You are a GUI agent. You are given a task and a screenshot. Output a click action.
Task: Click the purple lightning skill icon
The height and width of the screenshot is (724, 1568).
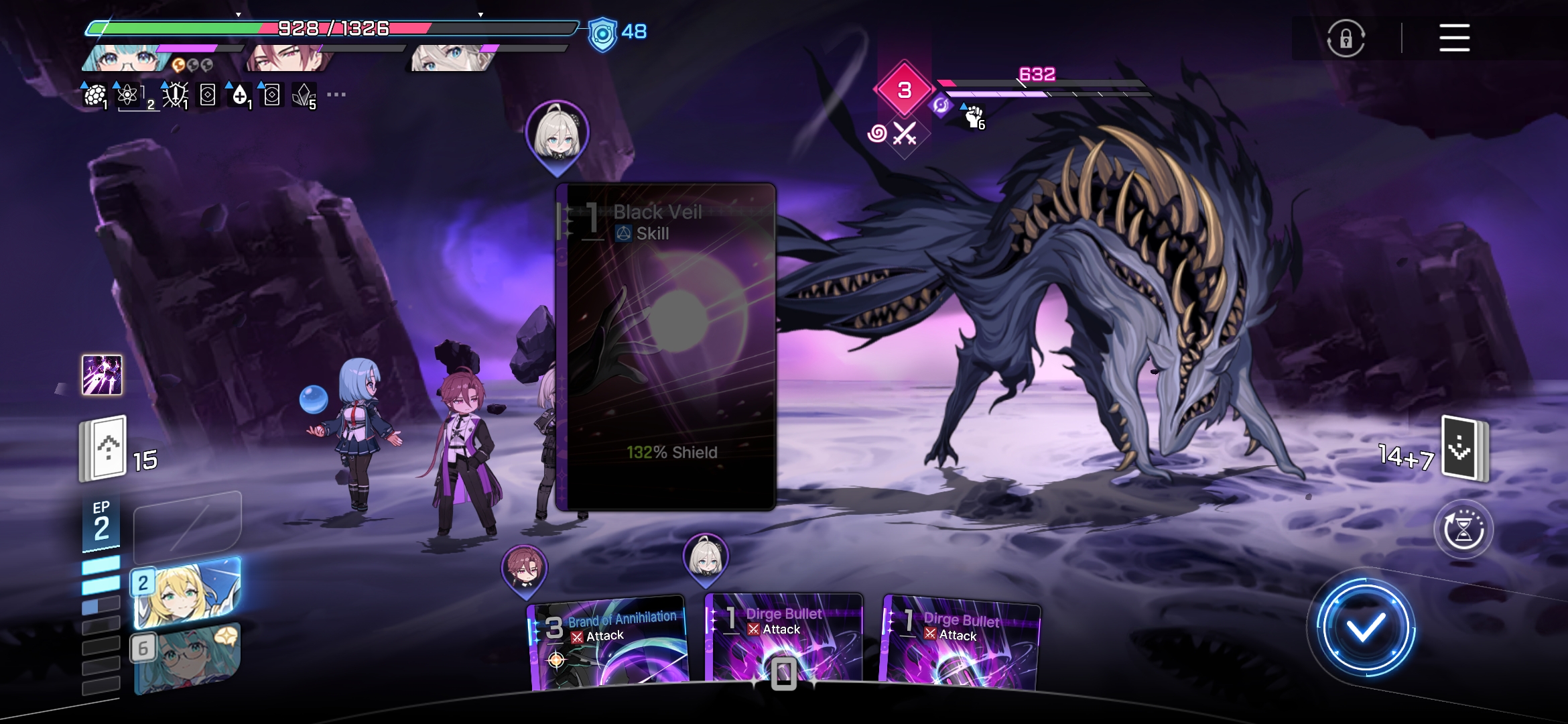coord(102,375)
